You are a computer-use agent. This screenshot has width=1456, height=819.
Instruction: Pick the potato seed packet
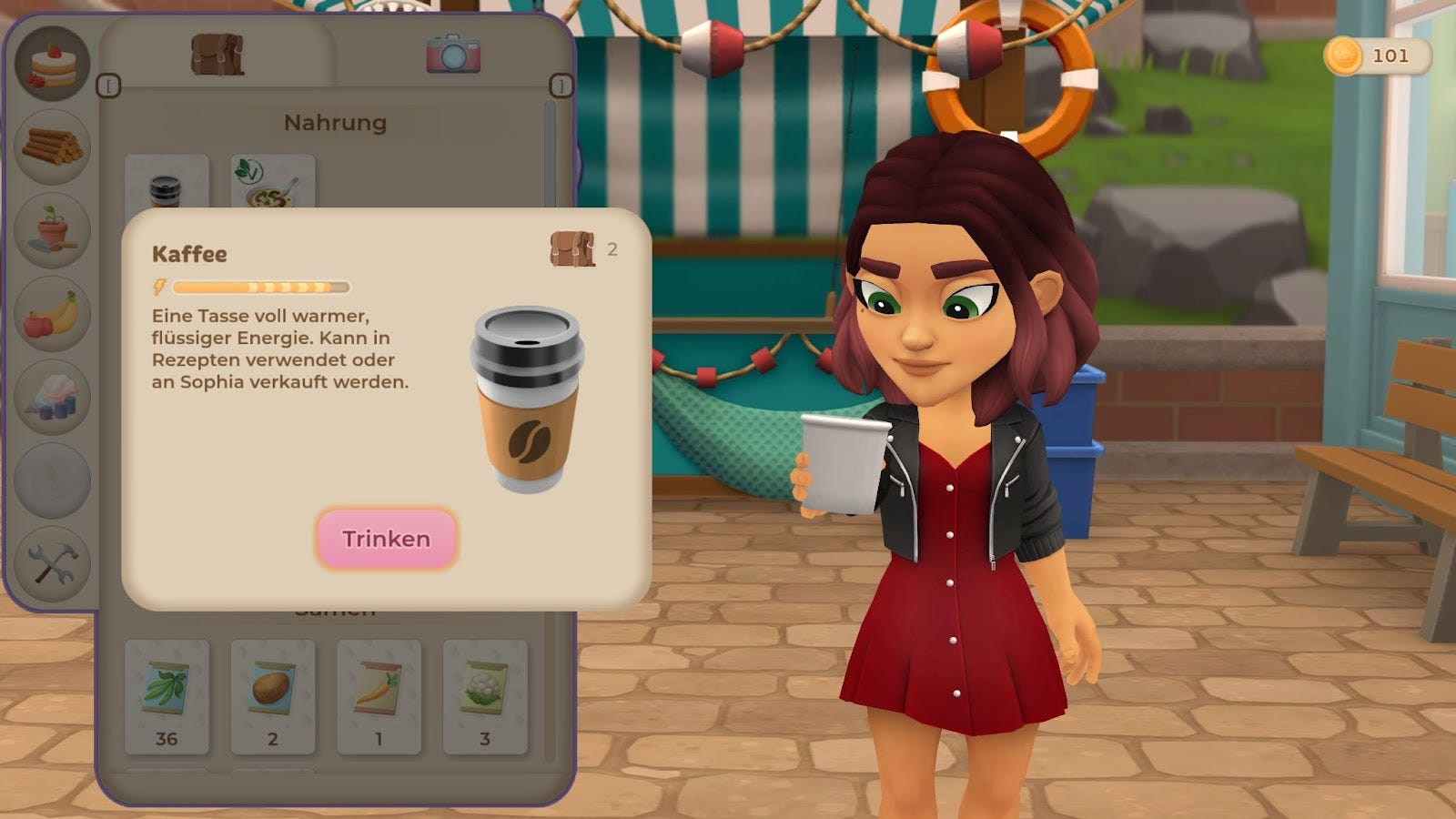tap(272, 696)
